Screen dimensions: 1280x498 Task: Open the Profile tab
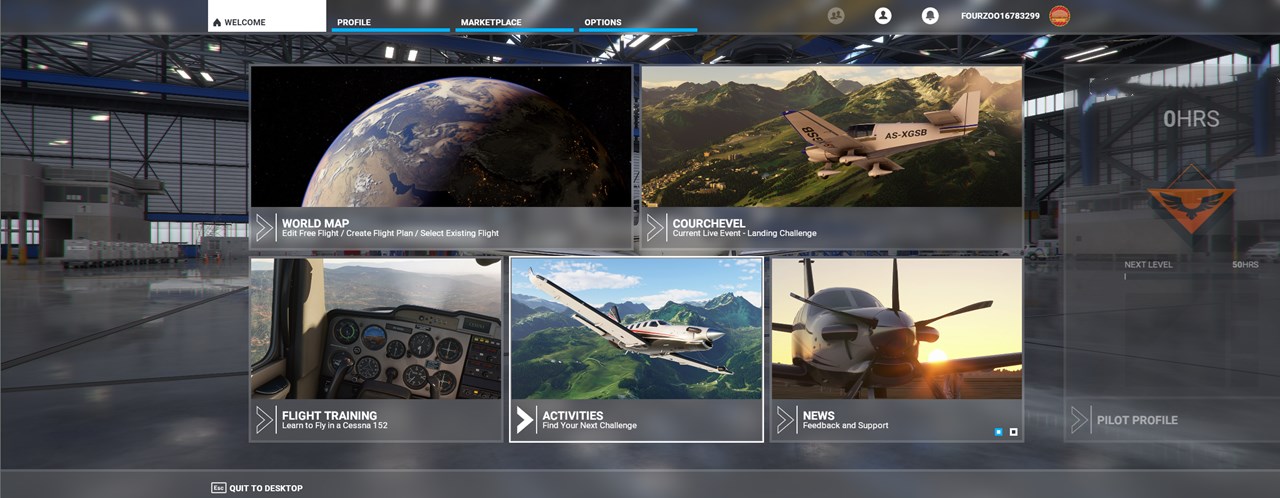390,21
